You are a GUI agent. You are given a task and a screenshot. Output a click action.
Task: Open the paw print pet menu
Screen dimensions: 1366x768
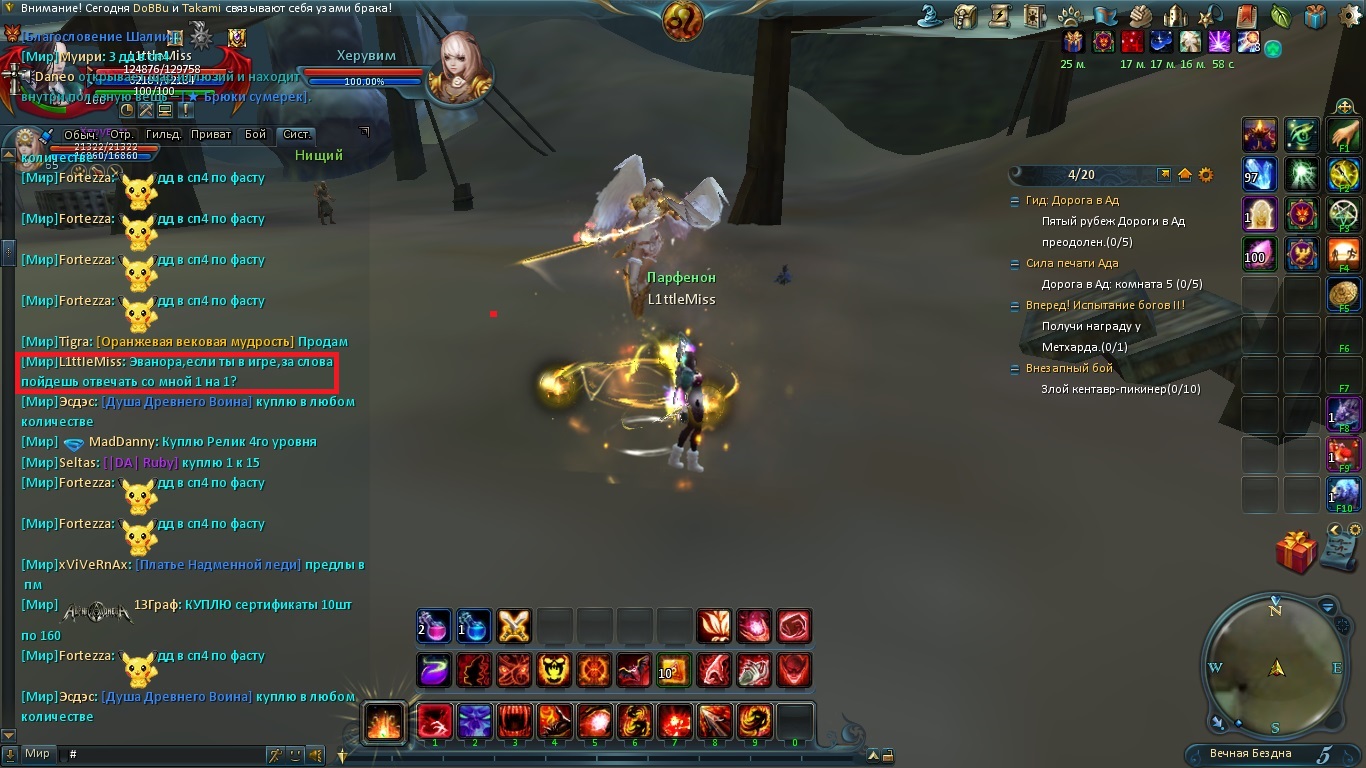tap(1069, 16)
